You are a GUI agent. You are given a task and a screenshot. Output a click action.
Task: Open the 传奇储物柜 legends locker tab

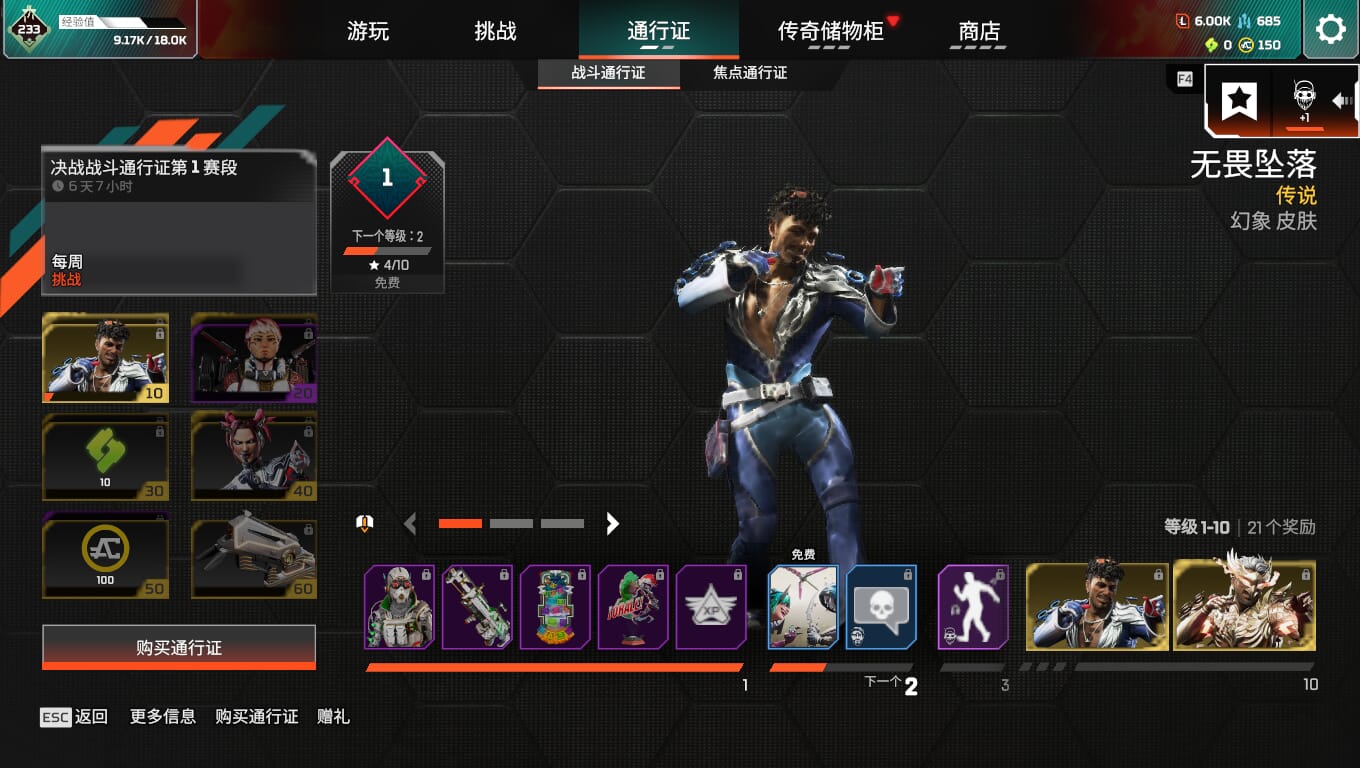coord(830,31)
